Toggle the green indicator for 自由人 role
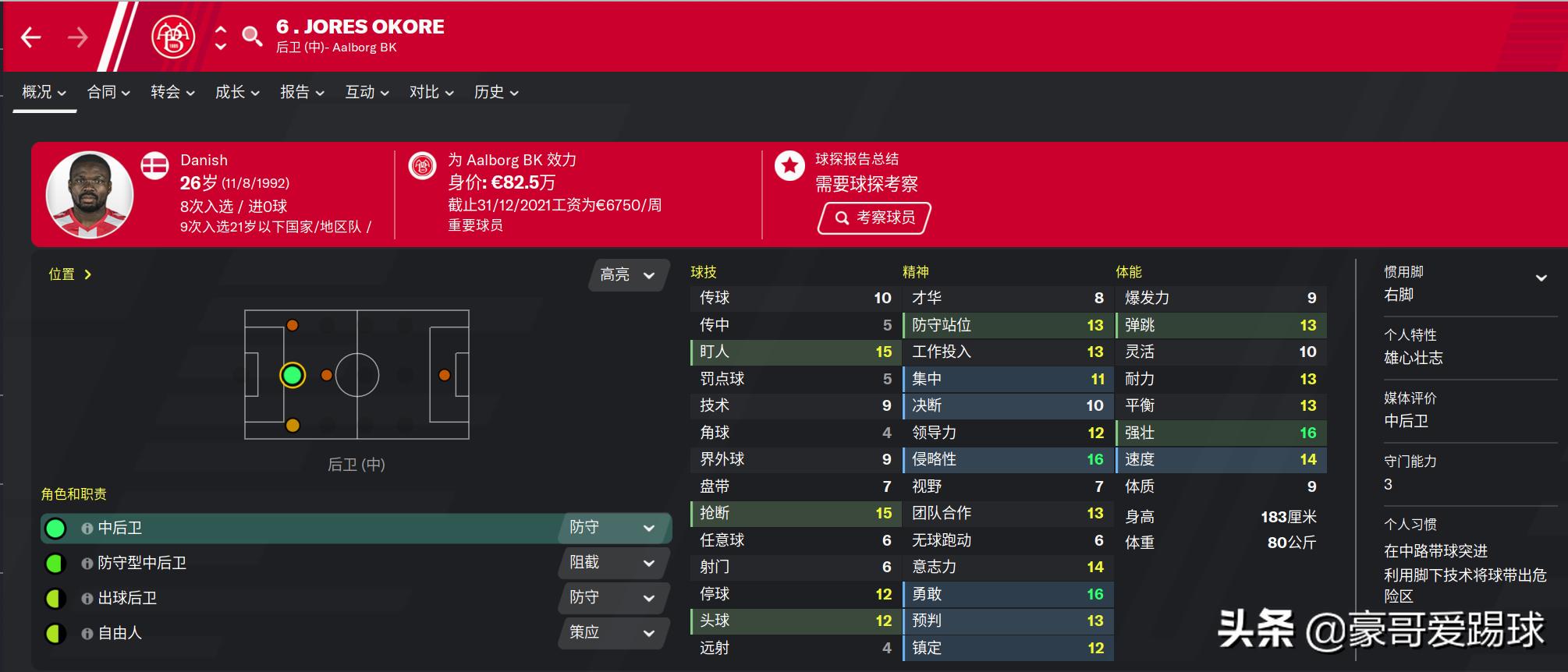Image resolution: width=1568 pixels, height=672 pixels. 55,633
